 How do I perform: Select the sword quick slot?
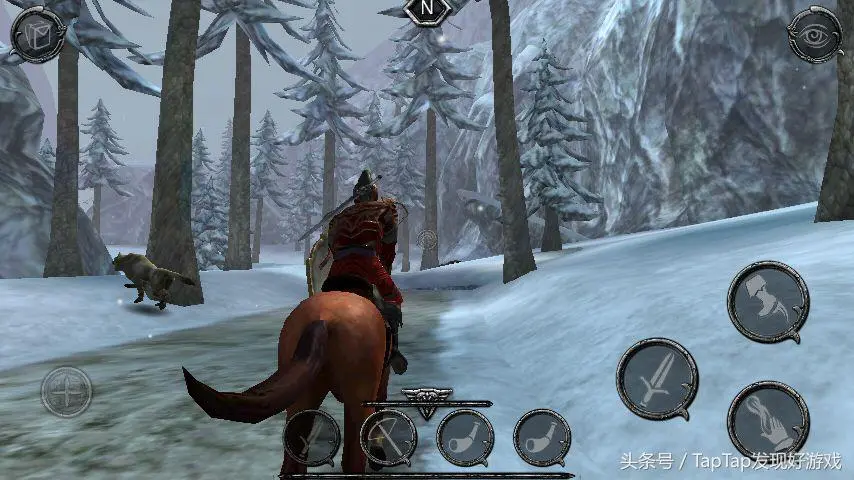click(x=311, y=438)
